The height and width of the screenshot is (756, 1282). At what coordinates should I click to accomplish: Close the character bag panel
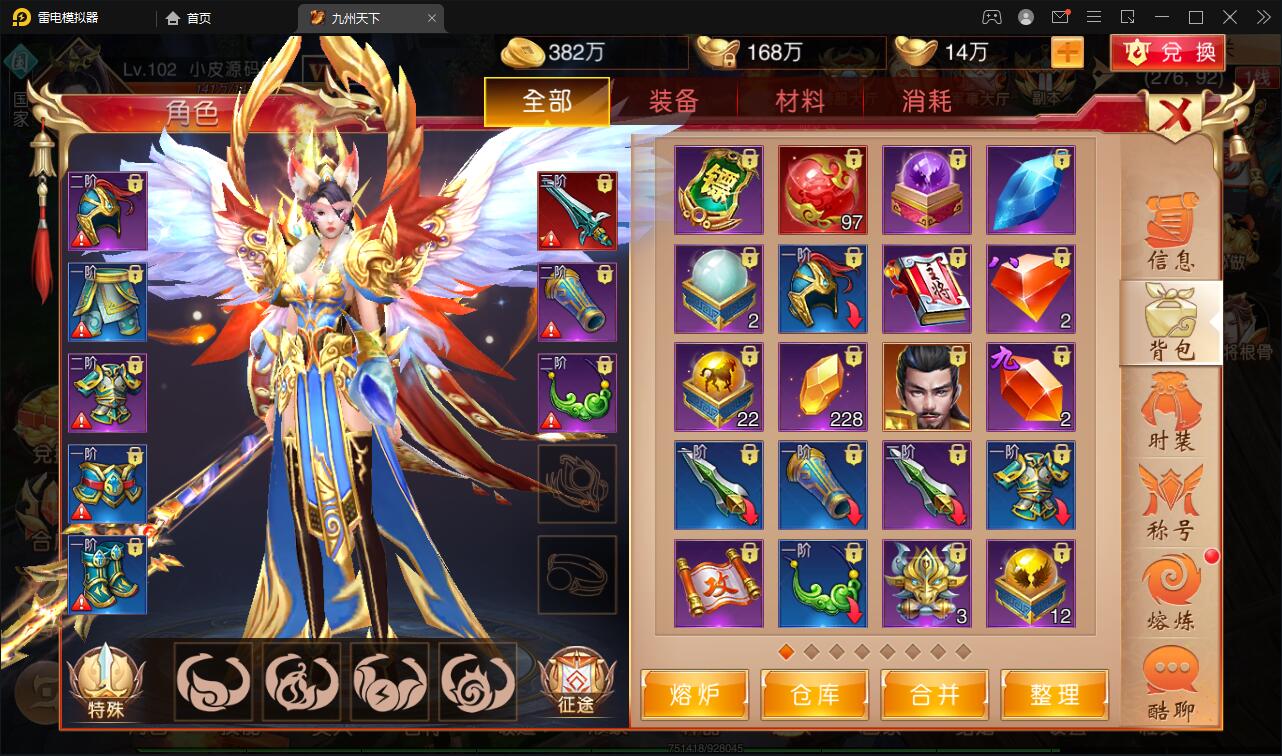pyautogui.click(x=1177, y=117)
